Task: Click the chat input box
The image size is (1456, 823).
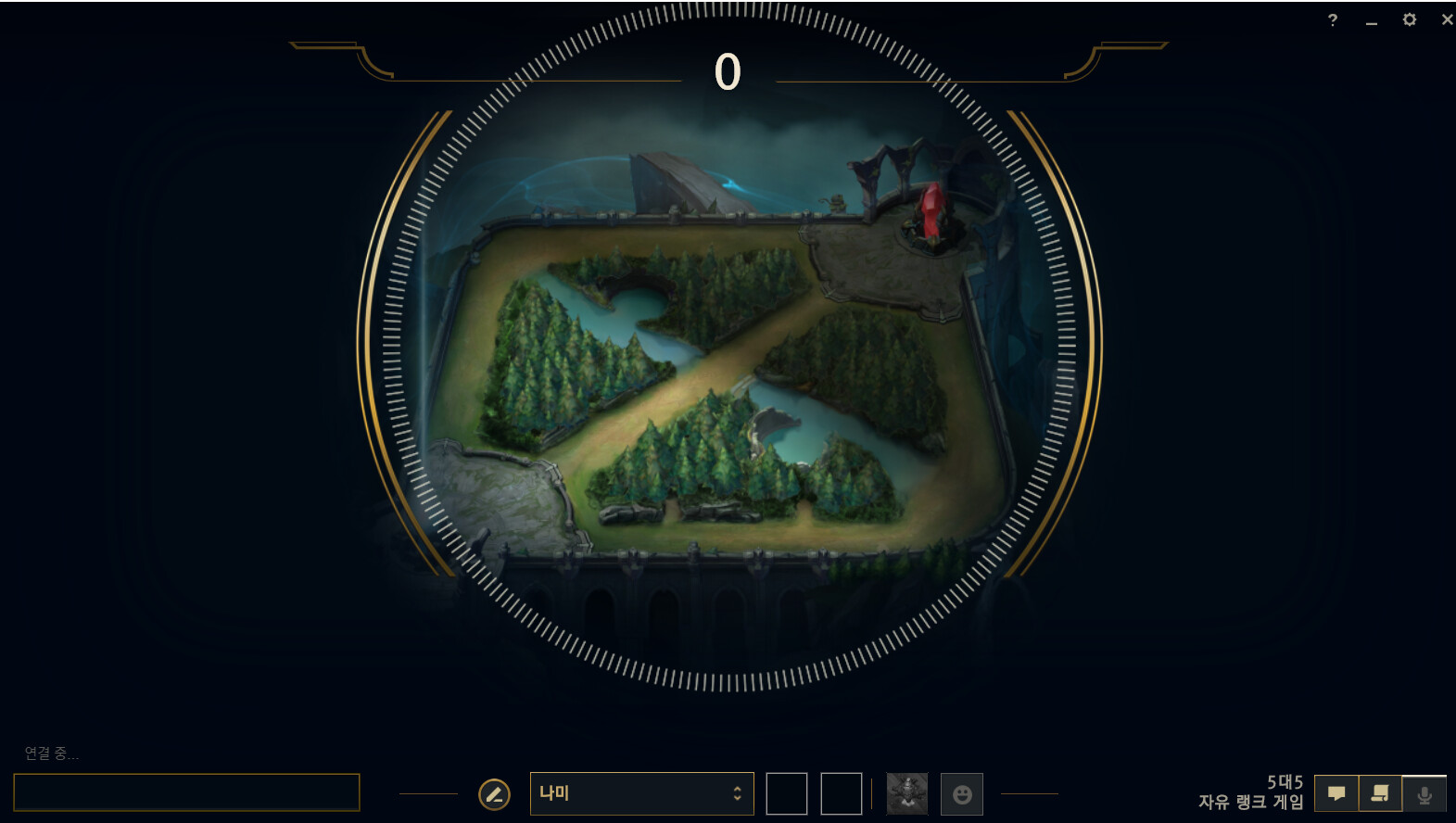Action: [186, 792]
